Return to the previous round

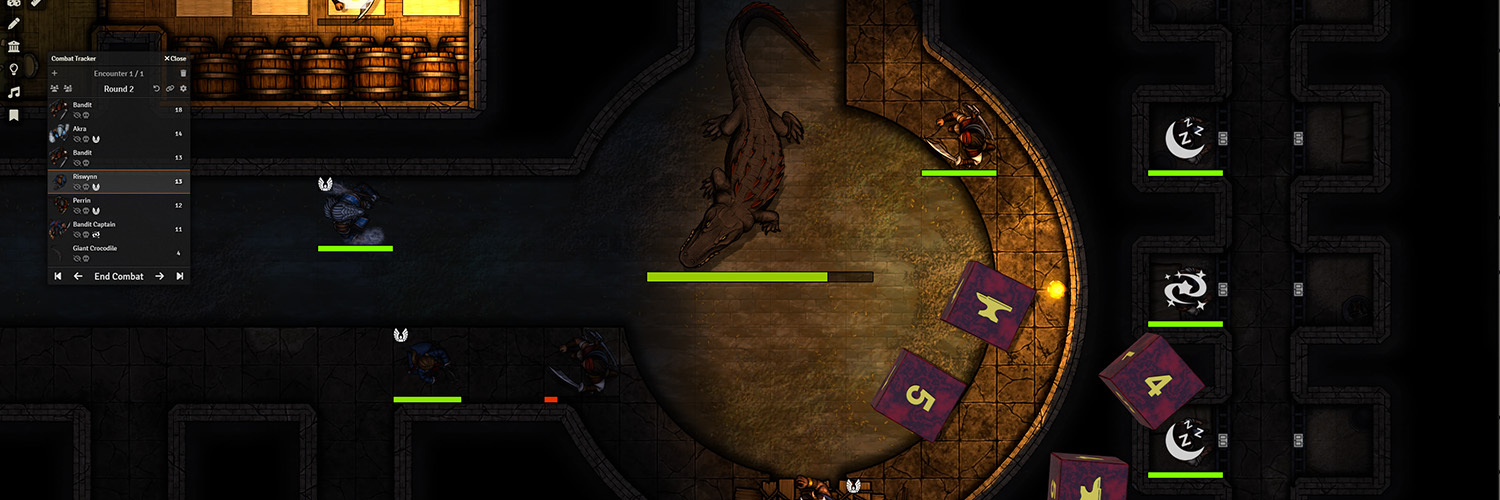point(58,276)
